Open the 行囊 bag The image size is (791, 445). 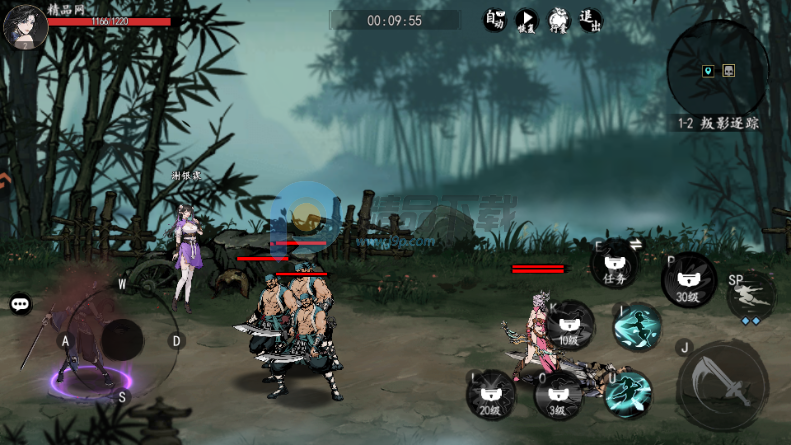(558, 20)
